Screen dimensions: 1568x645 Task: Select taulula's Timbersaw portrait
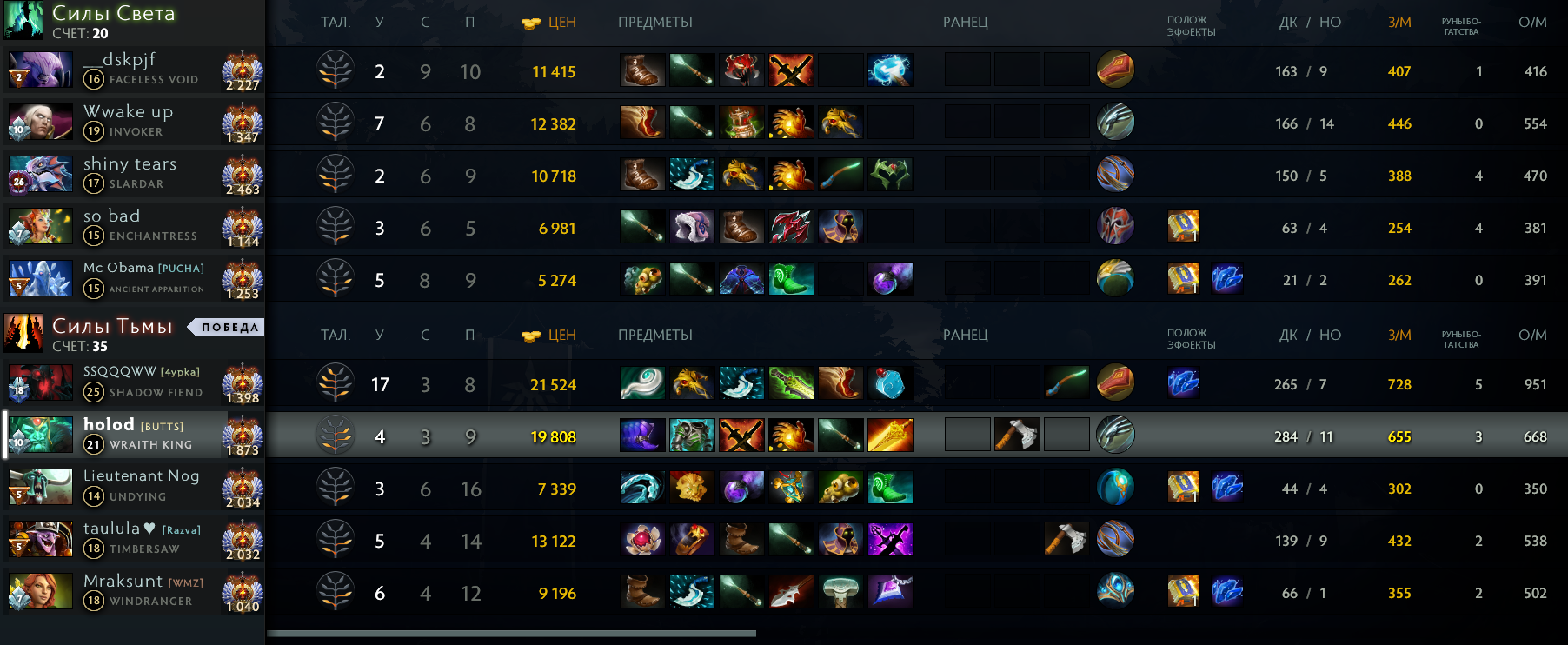pyautogui.click(x=40, y=540)
